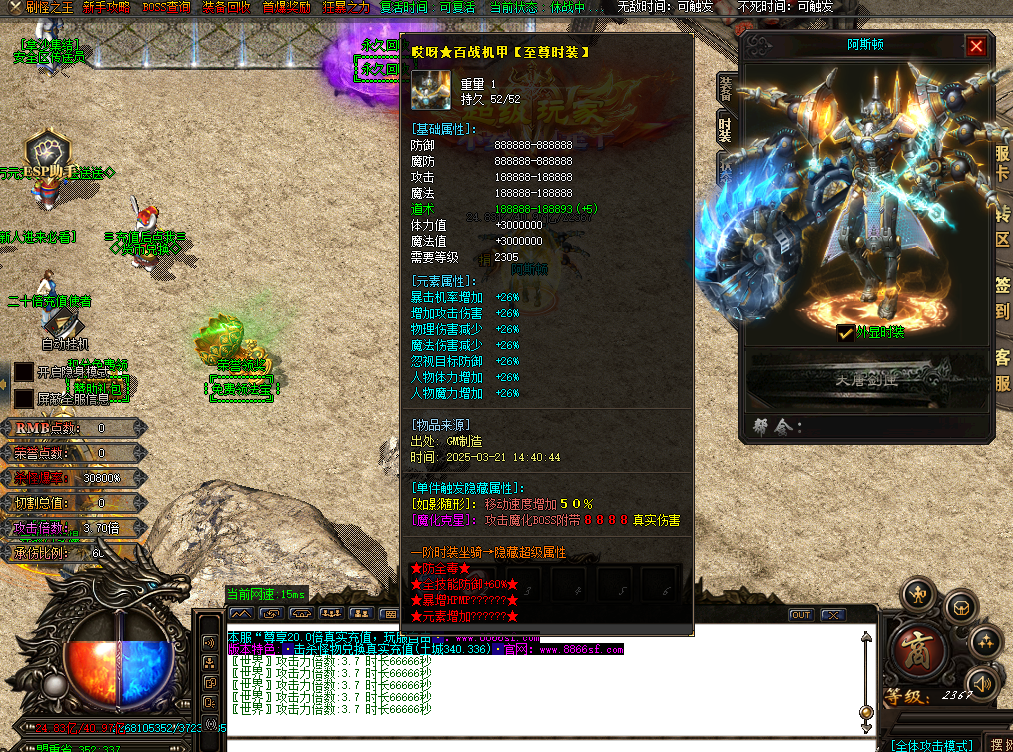Open 首爆奖励 first-kill rewards
The image size is (1013, 752).
point(287,7)
